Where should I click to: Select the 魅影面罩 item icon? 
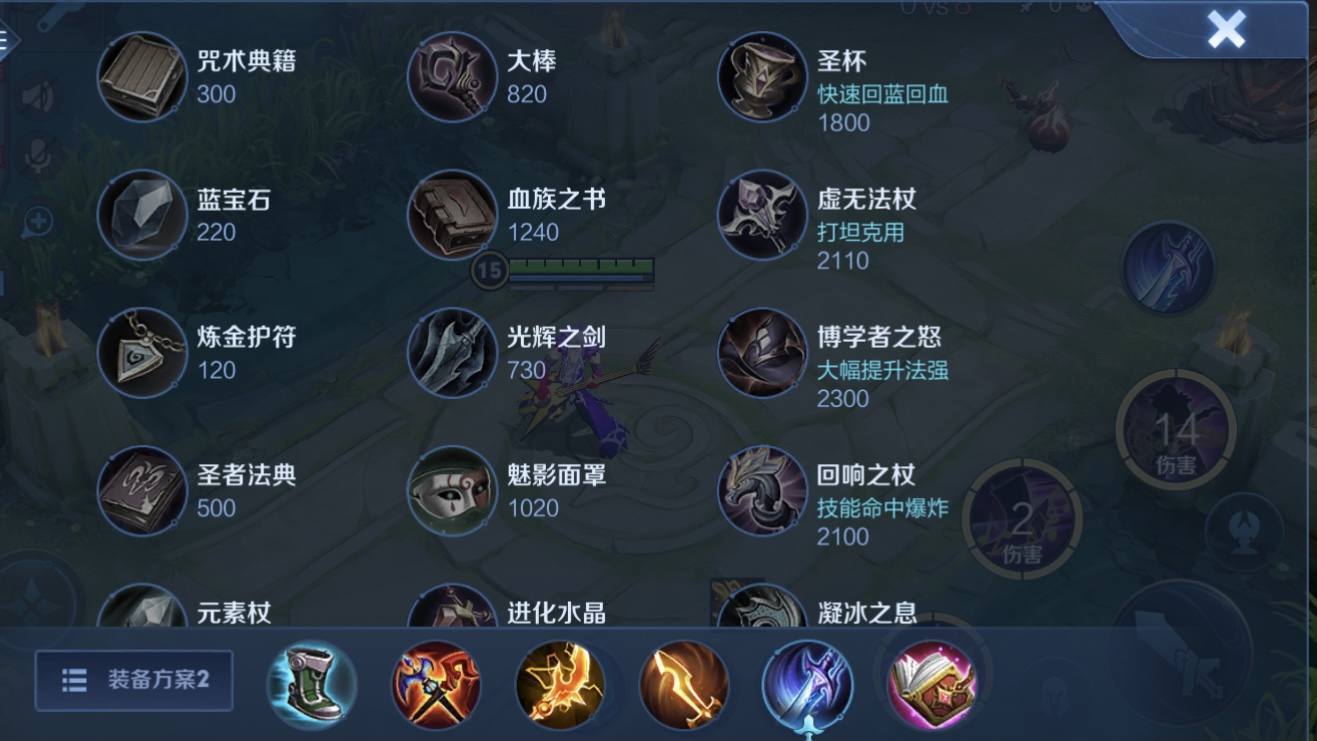[x=451, y=491]
